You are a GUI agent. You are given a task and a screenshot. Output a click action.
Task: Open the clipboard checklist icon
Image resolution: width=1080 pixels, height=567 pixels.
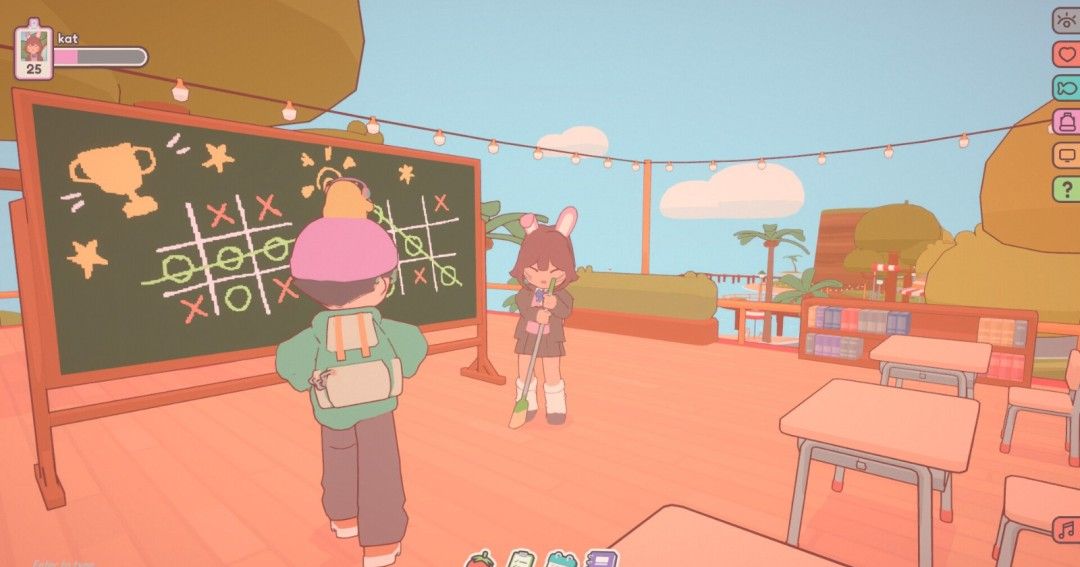pyautogui.click(x=521, y=558)
